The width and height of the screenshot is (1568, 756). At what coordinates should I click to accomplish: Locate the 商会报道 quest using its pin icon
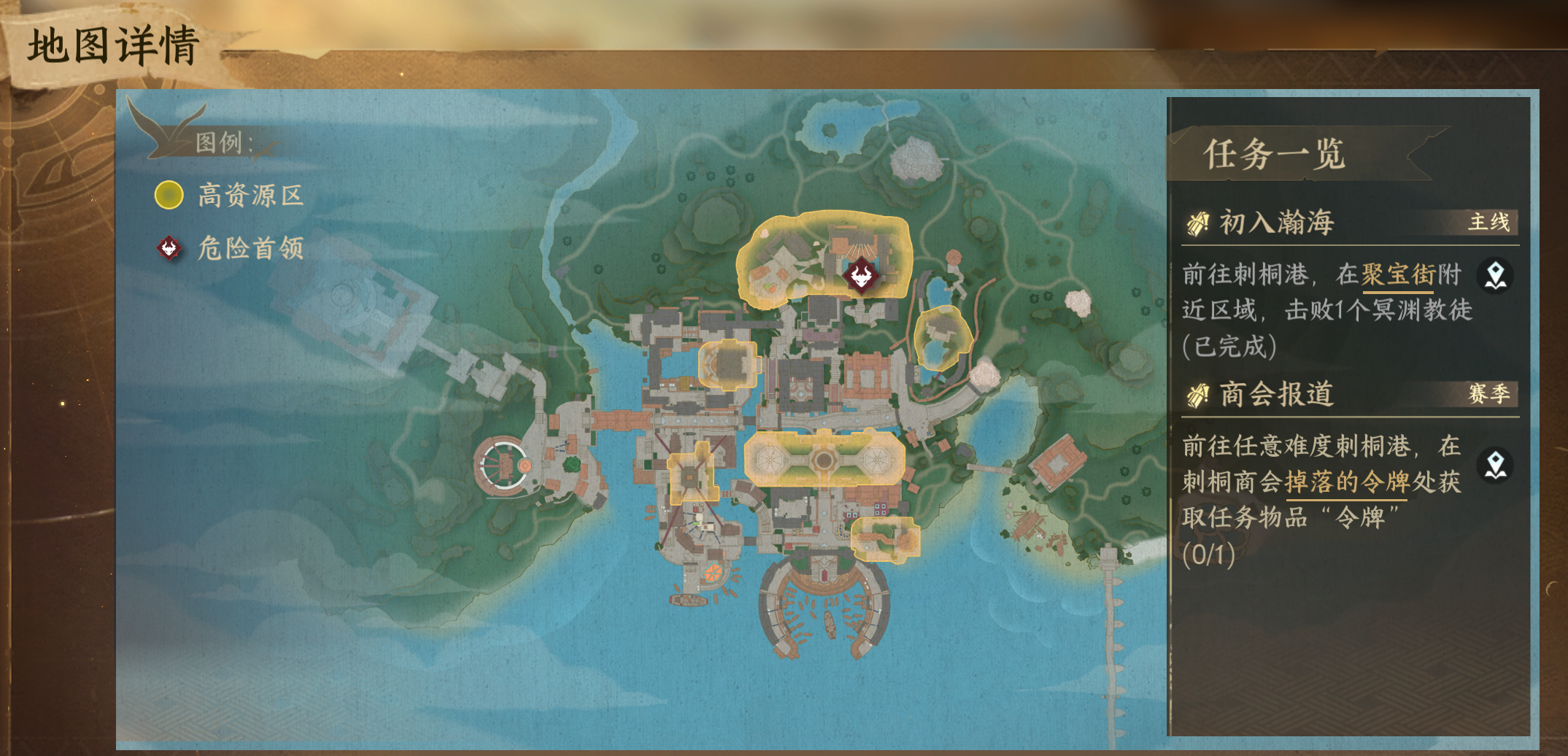point(1495,466)
